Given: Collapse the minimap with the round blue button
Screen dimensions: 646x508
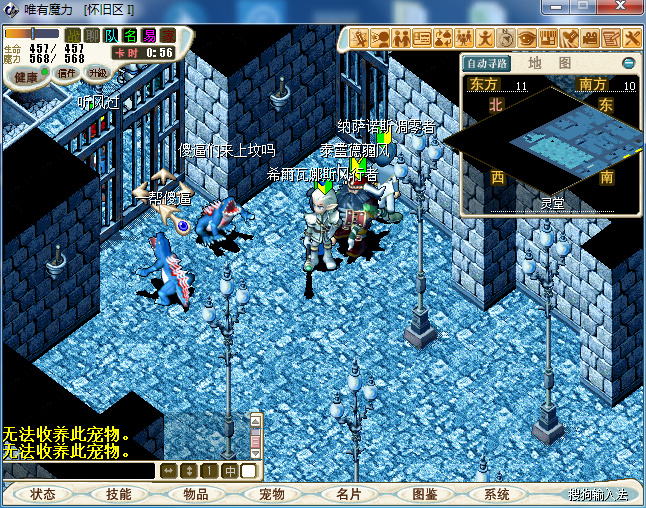Looking at the screenshot, I should [628, 63].
